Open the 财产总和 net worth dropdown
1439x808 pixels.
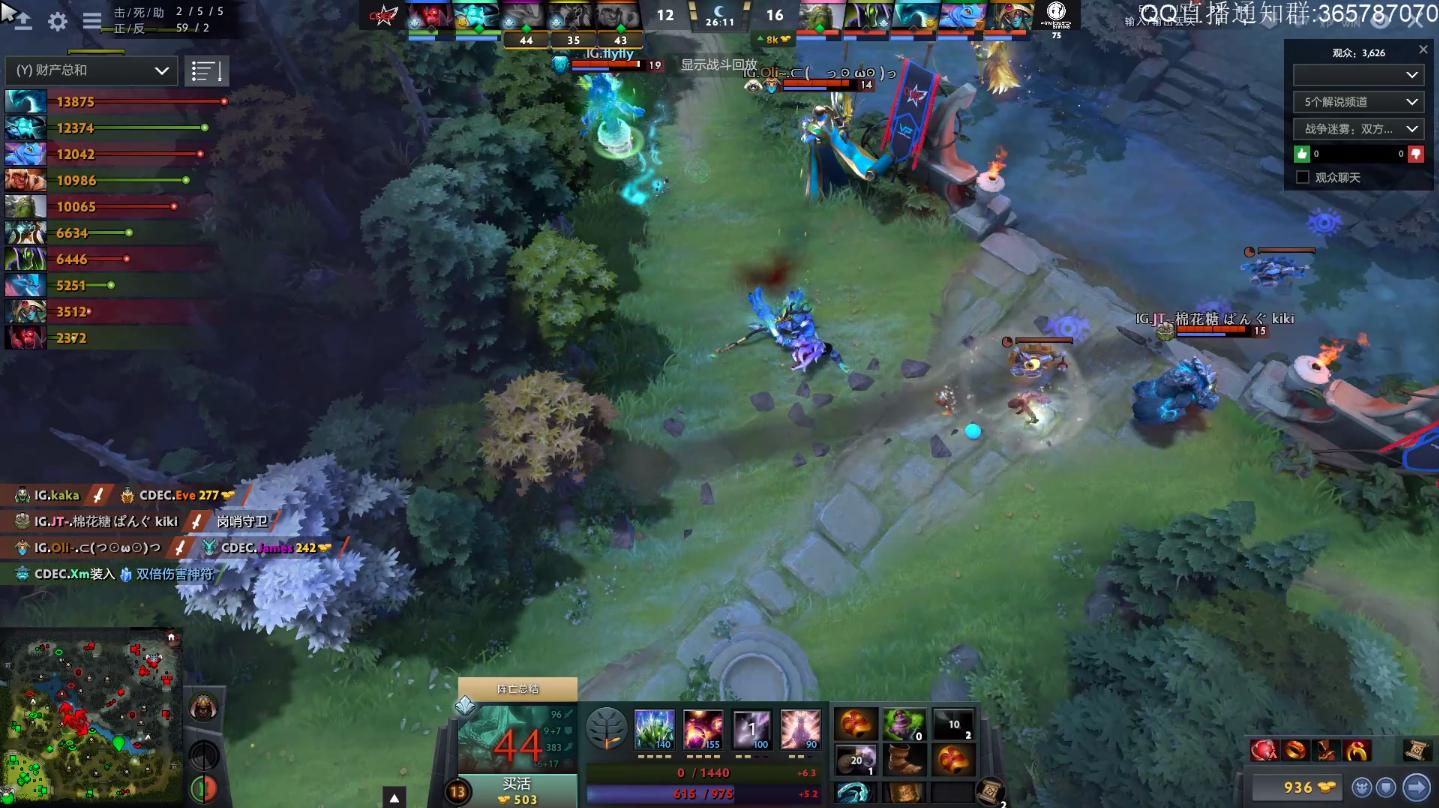(90, 70)
